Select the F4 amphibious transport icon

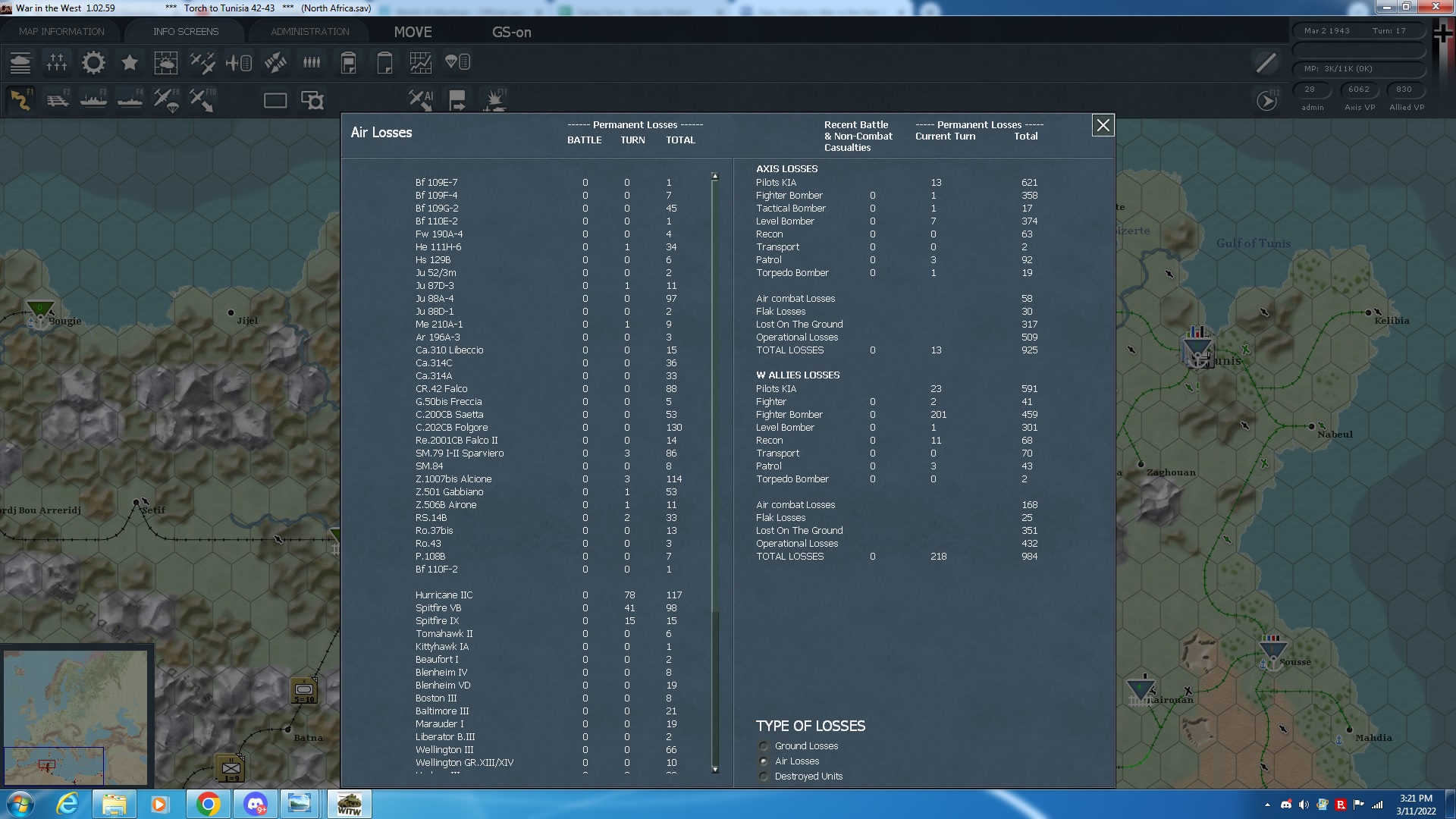point(129,99)
